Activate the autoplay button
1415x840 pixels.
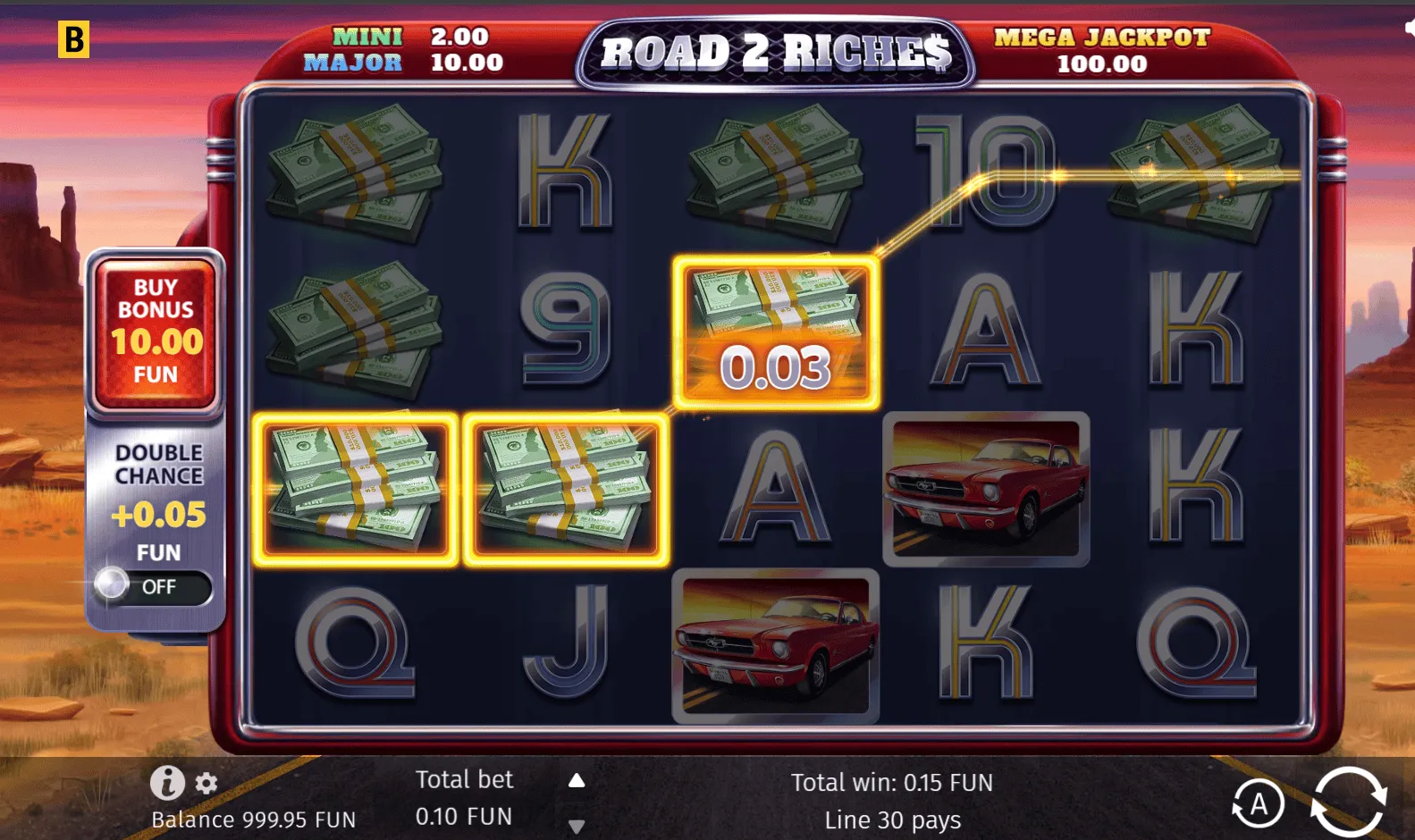(1258, 804)
